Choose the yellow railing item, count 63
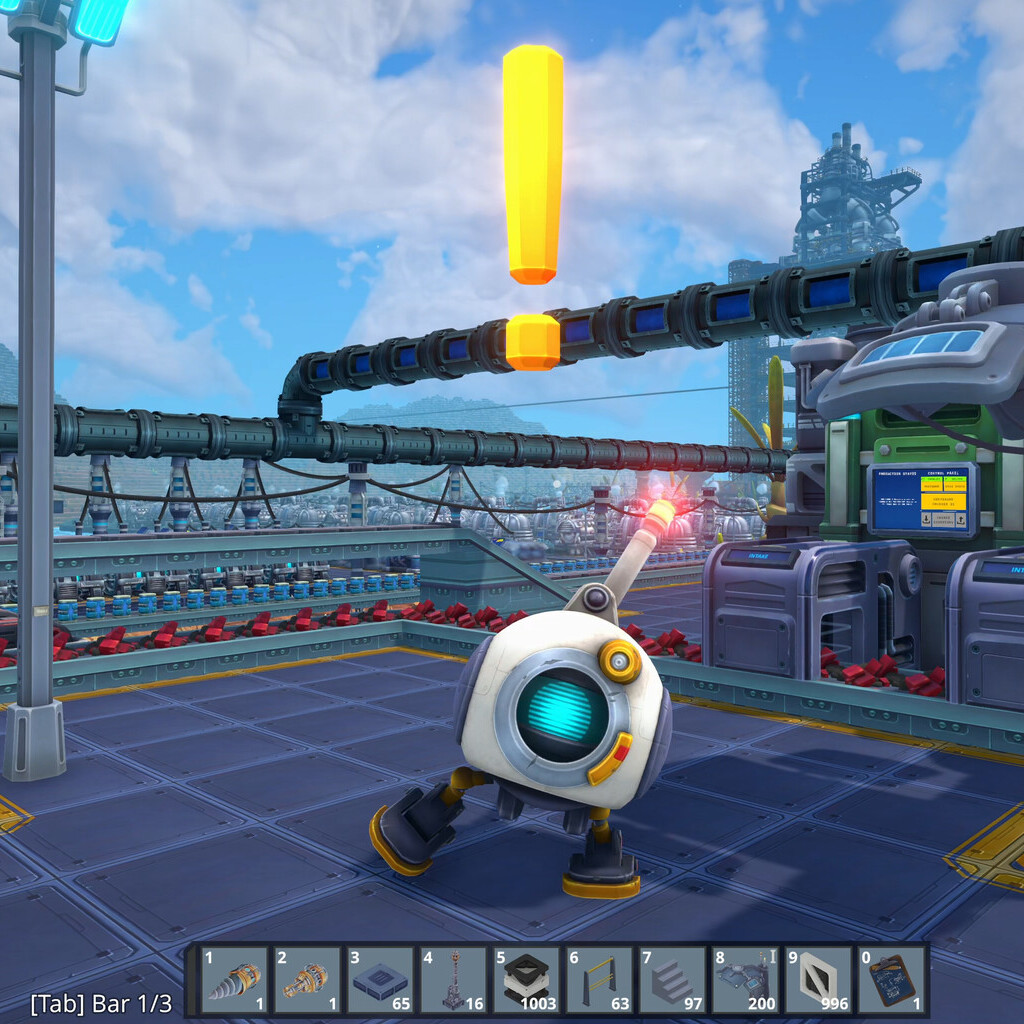 click(599, 980)
